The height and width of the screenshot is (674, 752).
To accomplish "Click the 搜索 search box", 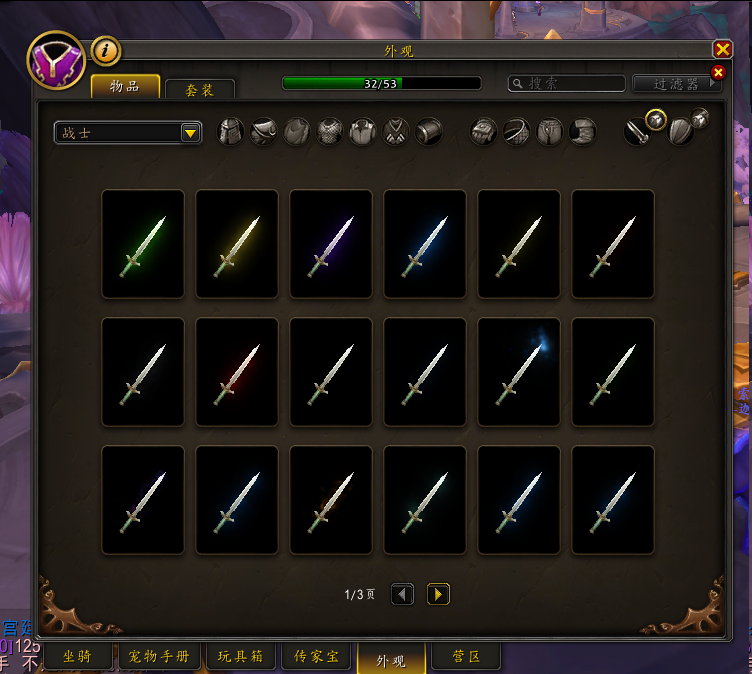I will click(567, 84).
